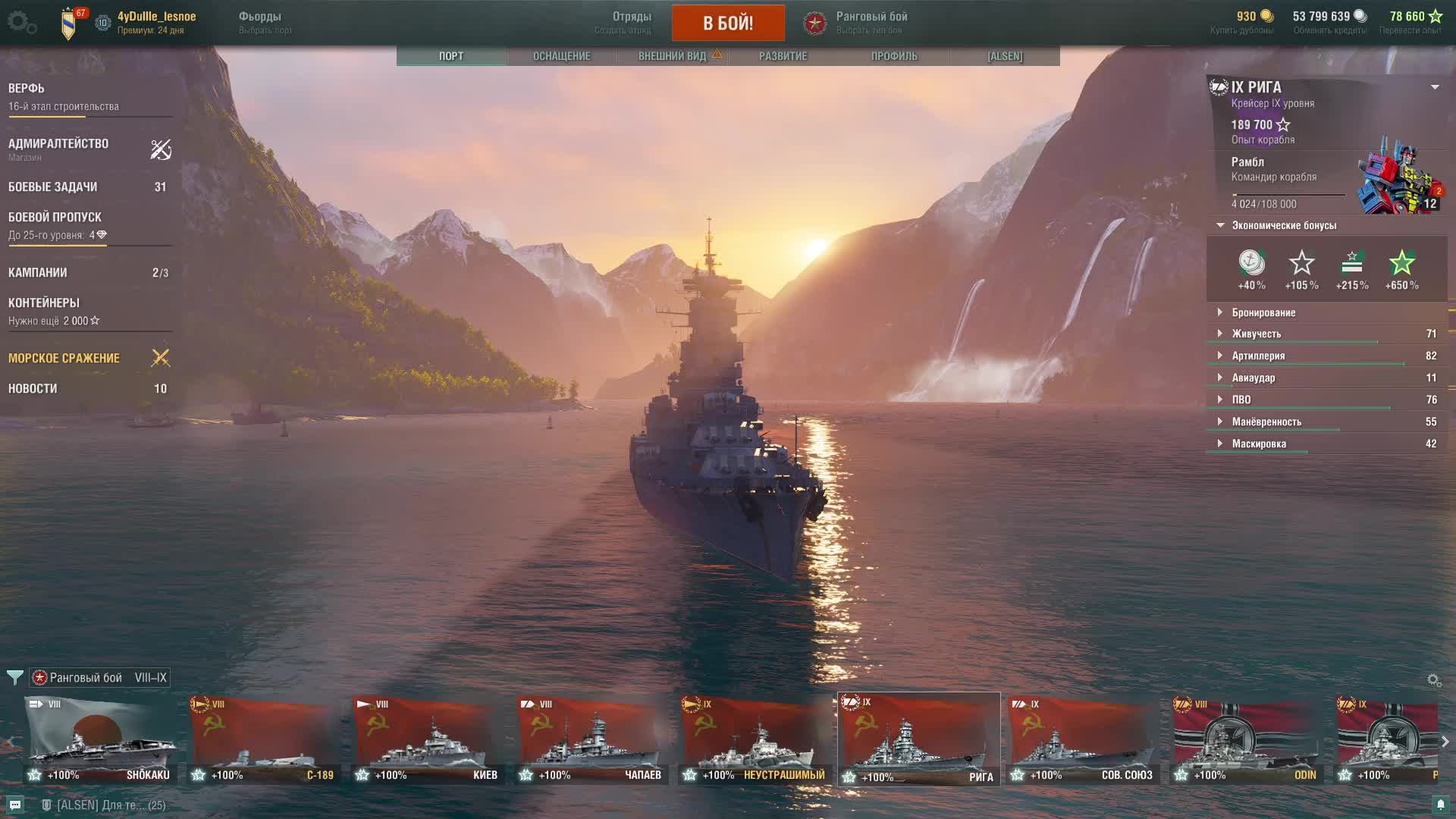1456x819 pixels.
Task: Open the ВНЕШНИЙ ВИД tab
Action: point(673,56)
